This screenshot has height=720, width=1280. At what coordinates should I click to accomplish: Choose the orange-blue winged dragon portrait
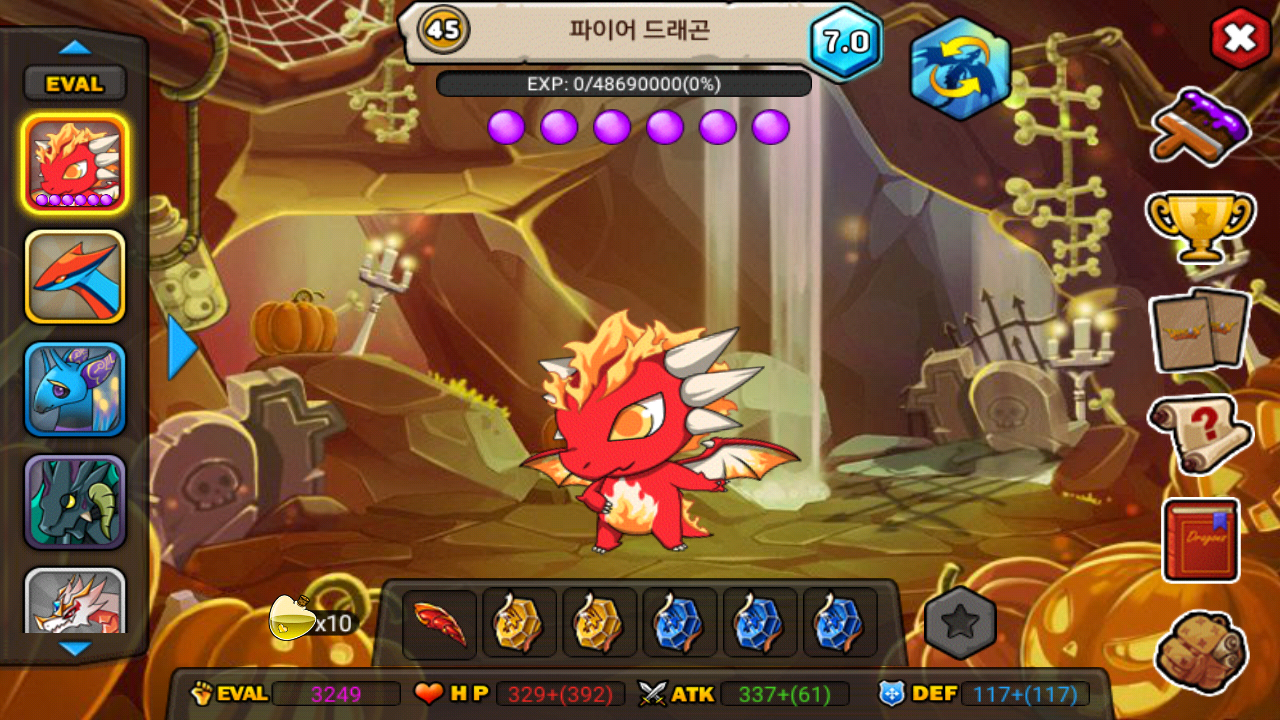(75, 276)
